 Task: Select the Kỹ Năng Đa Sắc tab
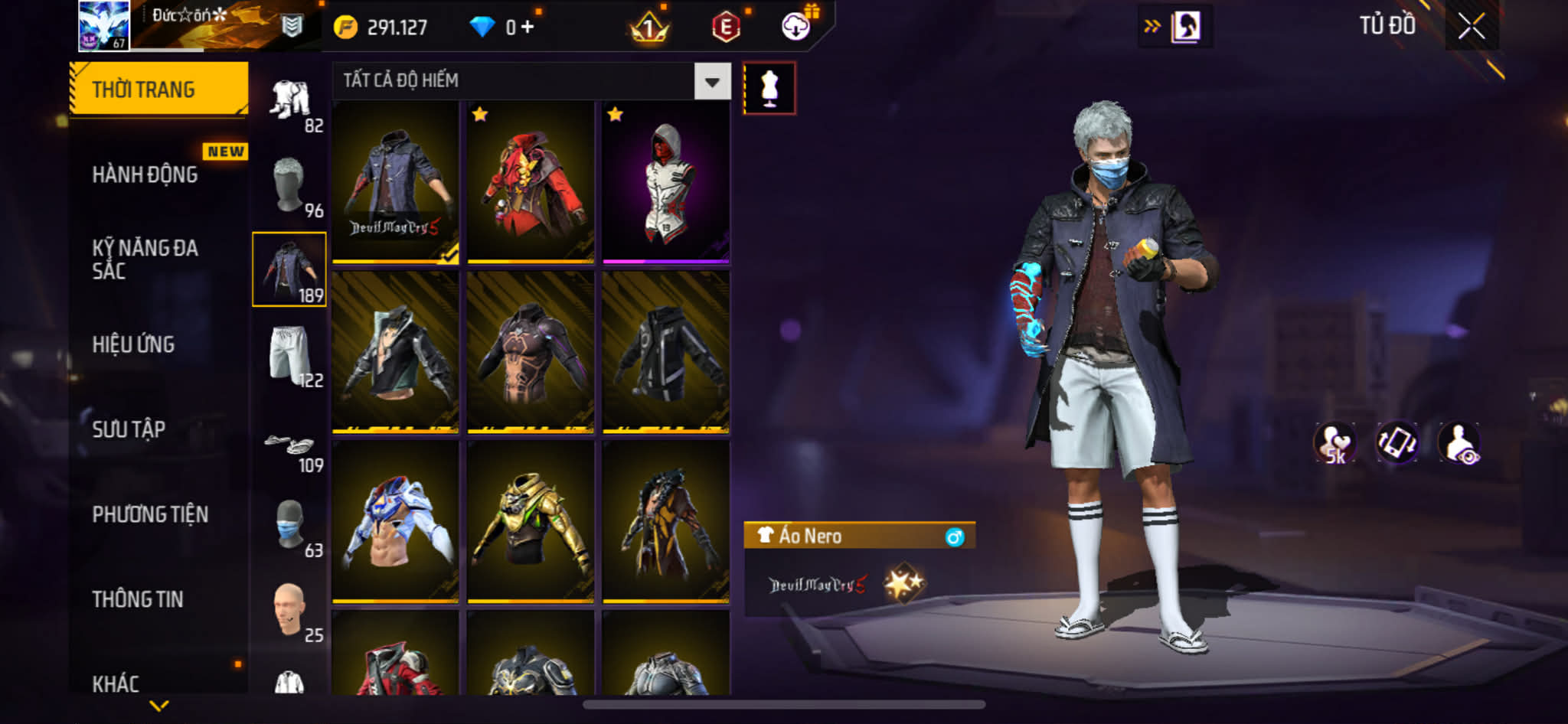[145, 259]
